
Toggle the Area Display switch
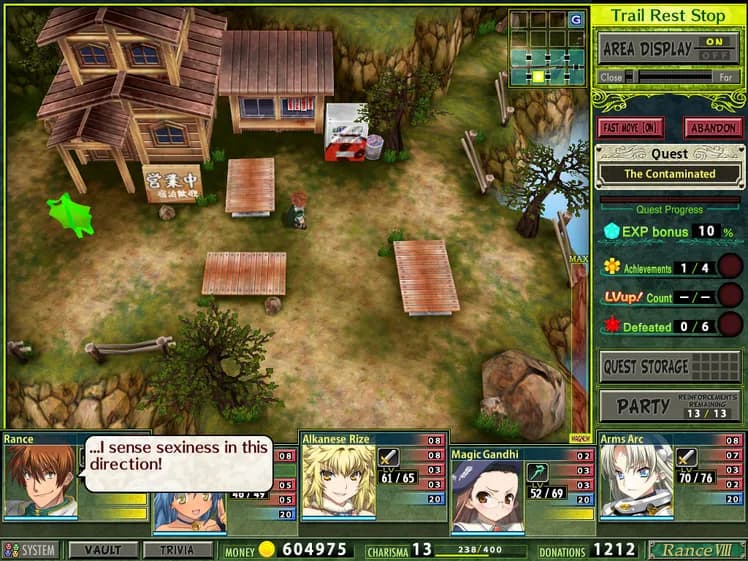(x=714, y=48)
